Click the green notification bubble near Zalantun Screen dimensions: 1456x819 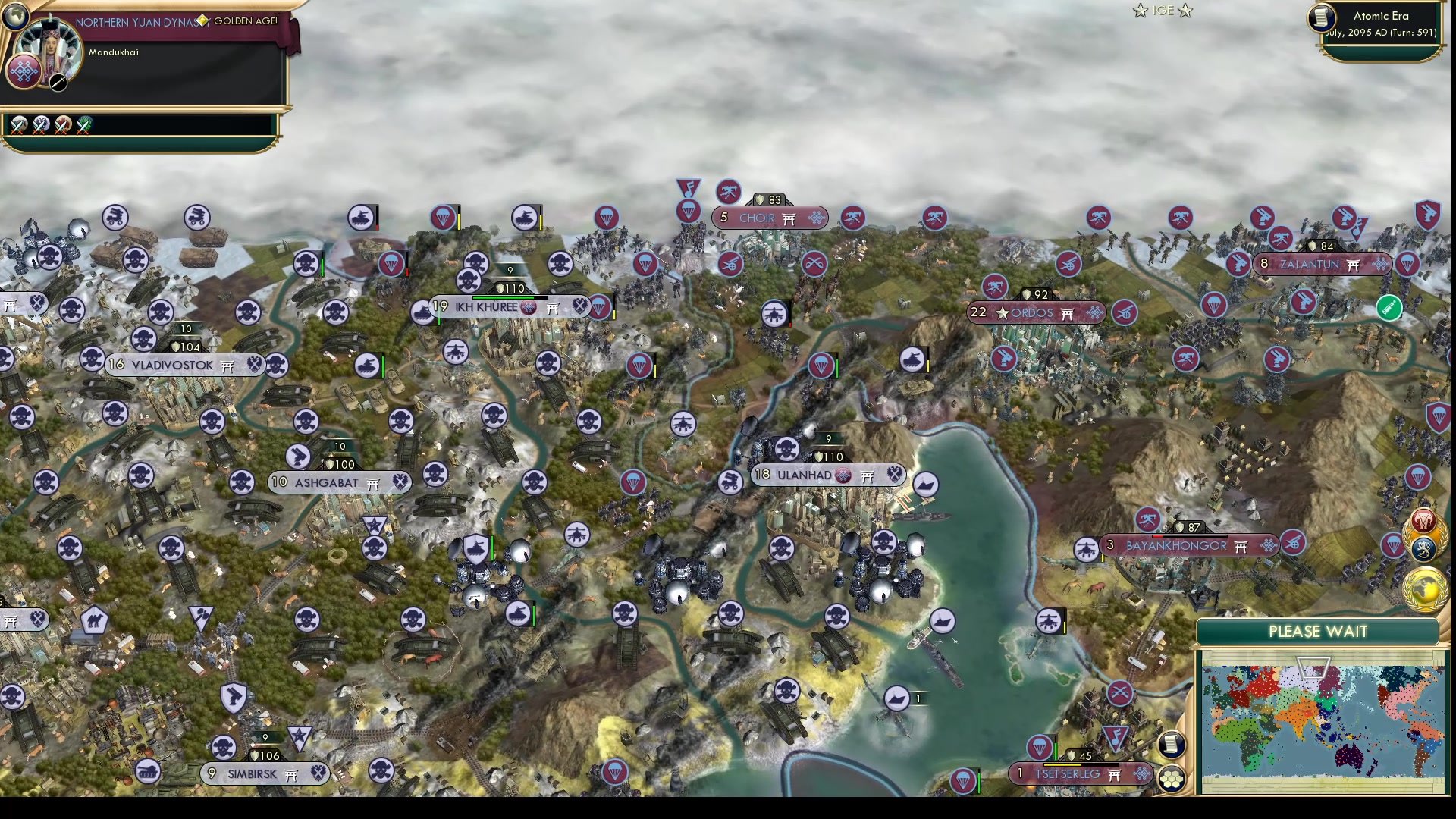pyautogui.click(x=1388, y=309)
